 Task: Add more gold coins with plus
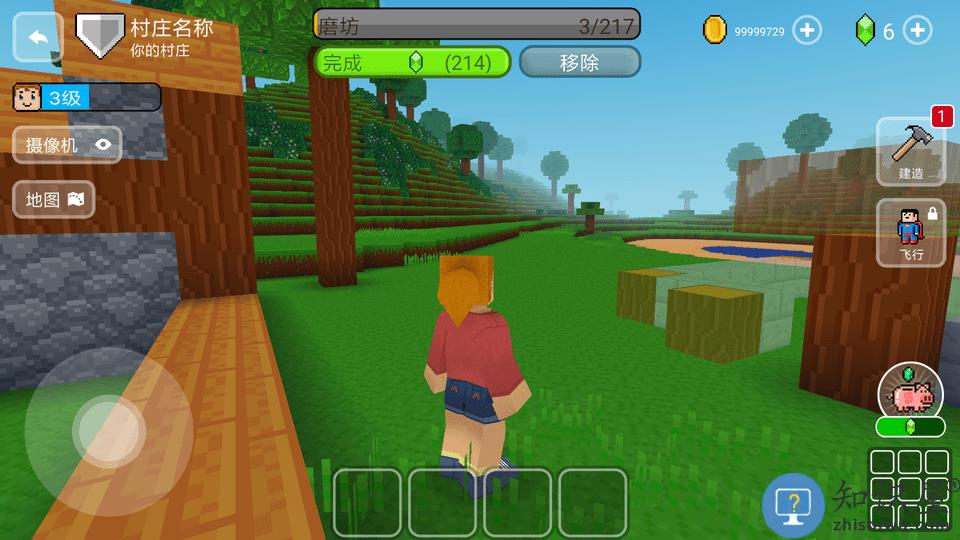(x=806, y=31)
